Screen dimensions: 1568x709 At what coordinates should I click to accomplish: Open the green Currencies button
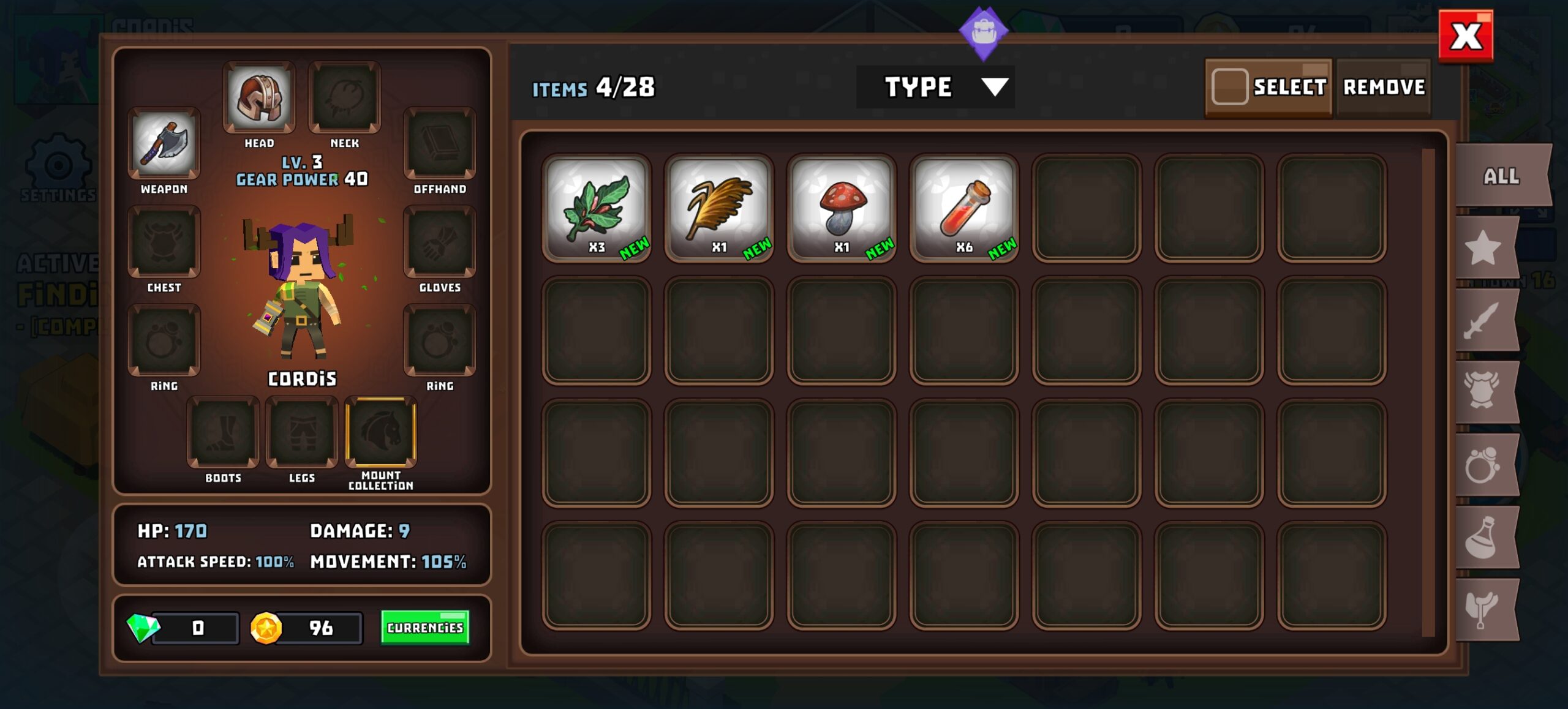point(425,628)
